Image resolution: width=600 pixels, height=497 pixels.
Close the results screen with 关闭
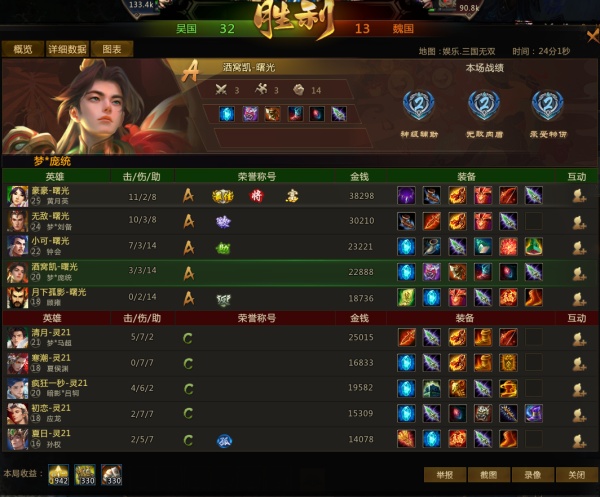(577, 475)
